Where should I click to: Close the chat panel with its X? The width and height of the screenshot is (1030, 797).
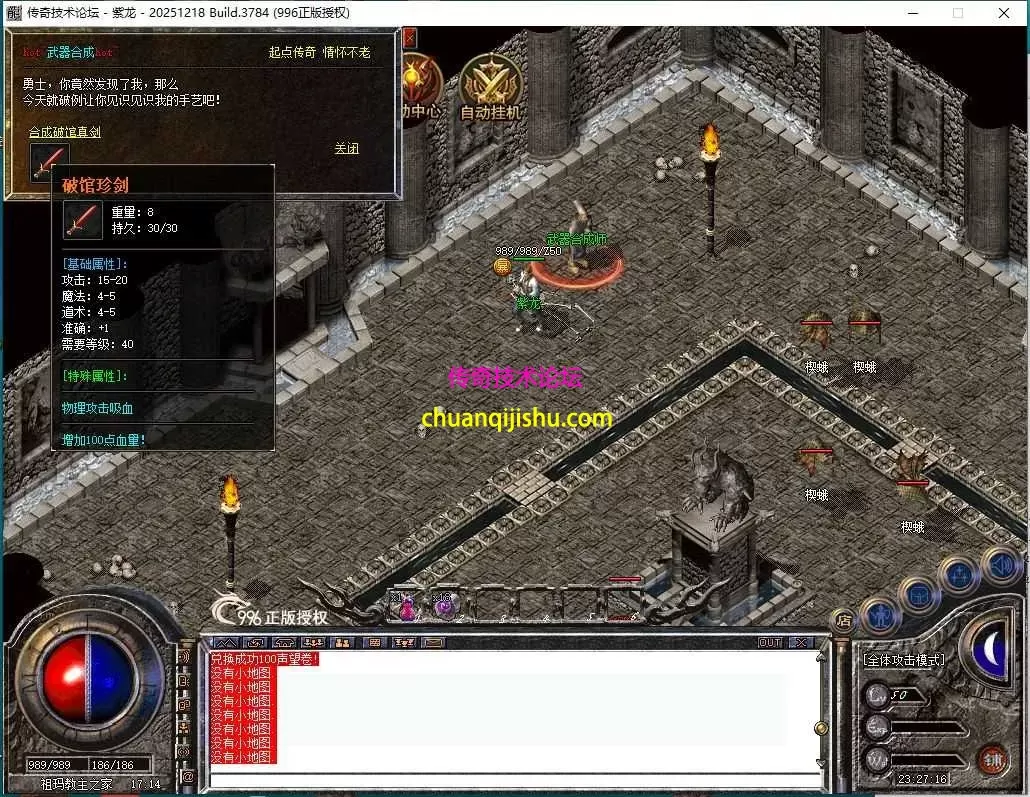pyautogui.click(x=801, y=642)
